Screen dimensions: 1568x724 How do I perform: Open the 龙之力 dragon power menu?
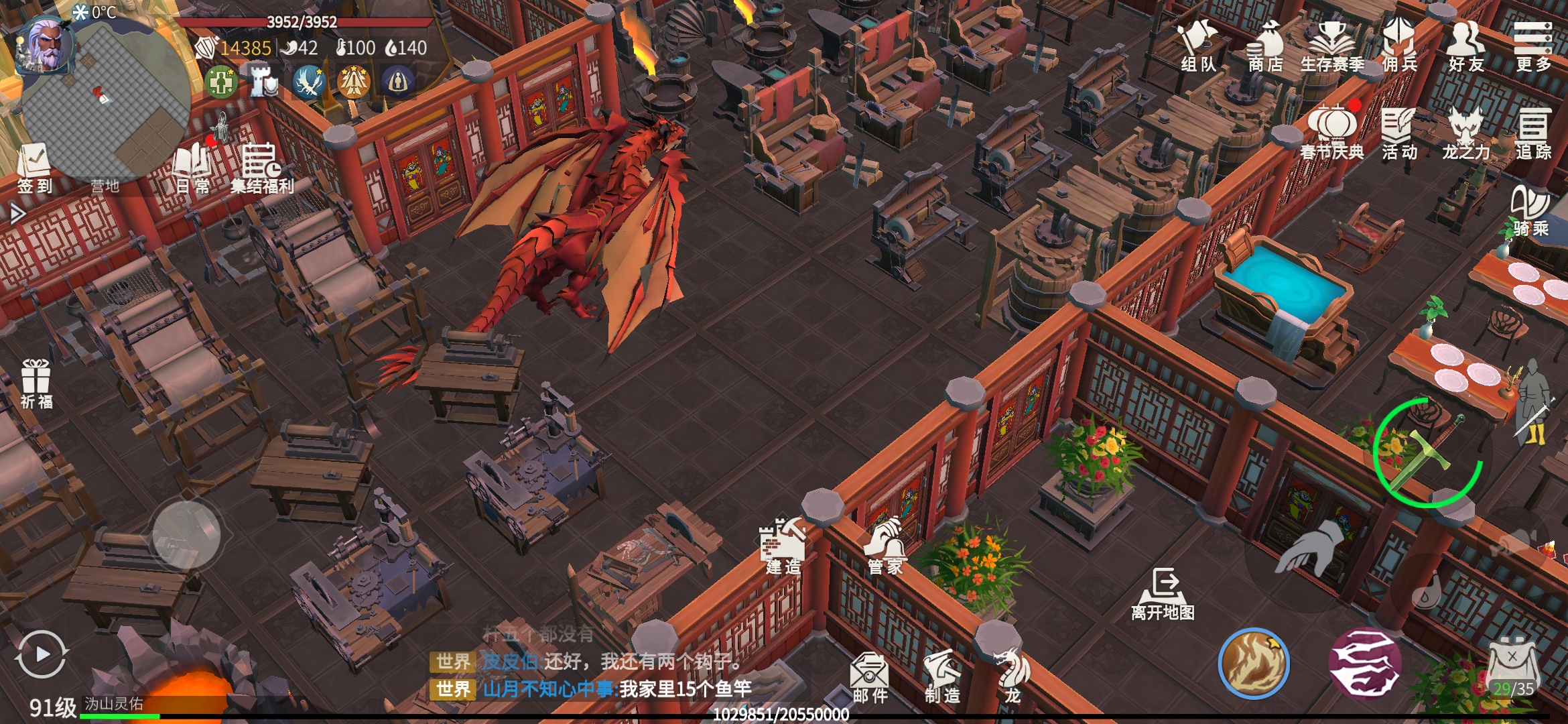point(1466,133)
